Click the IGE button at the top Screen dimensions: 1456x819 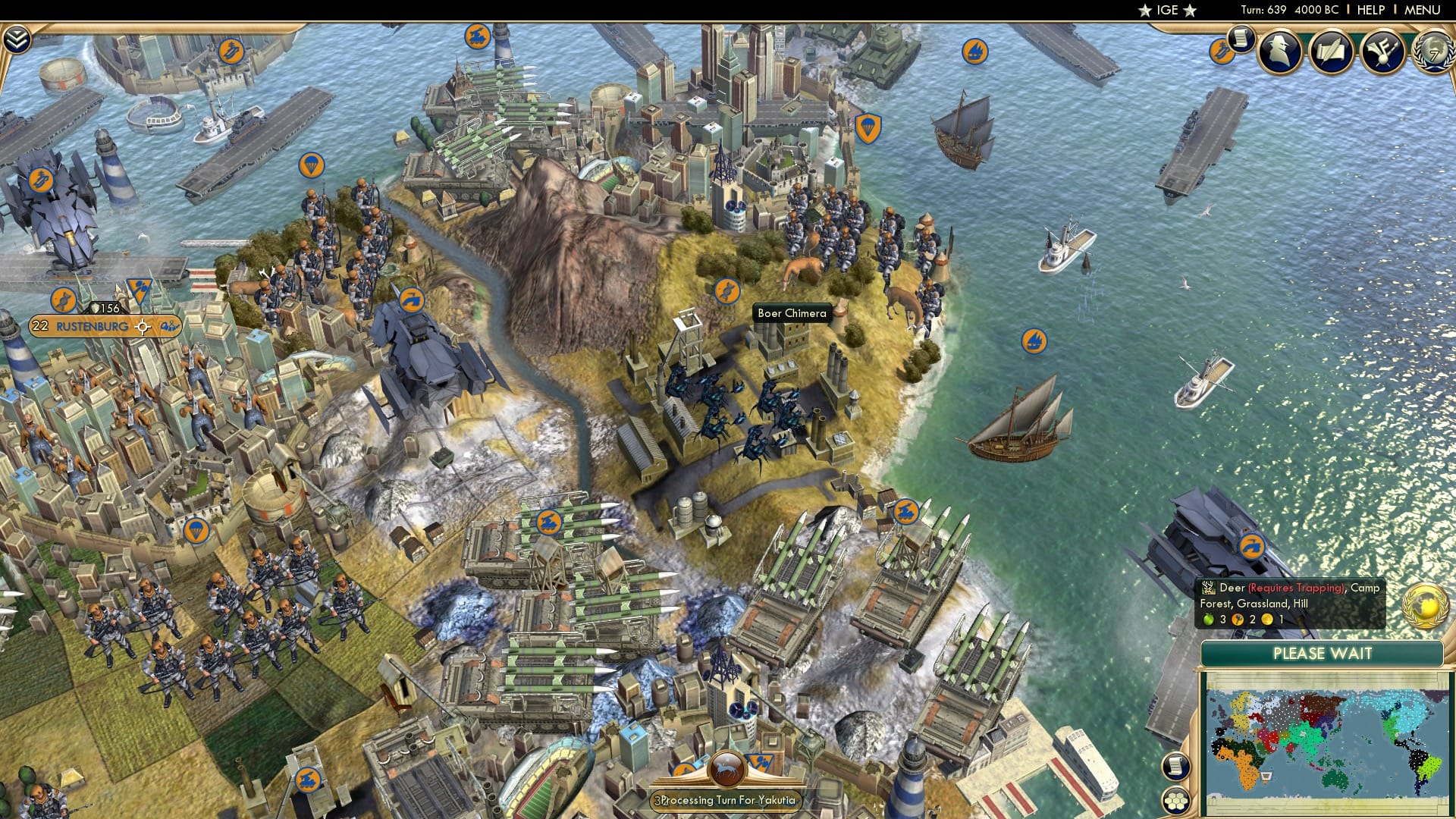1166,11
